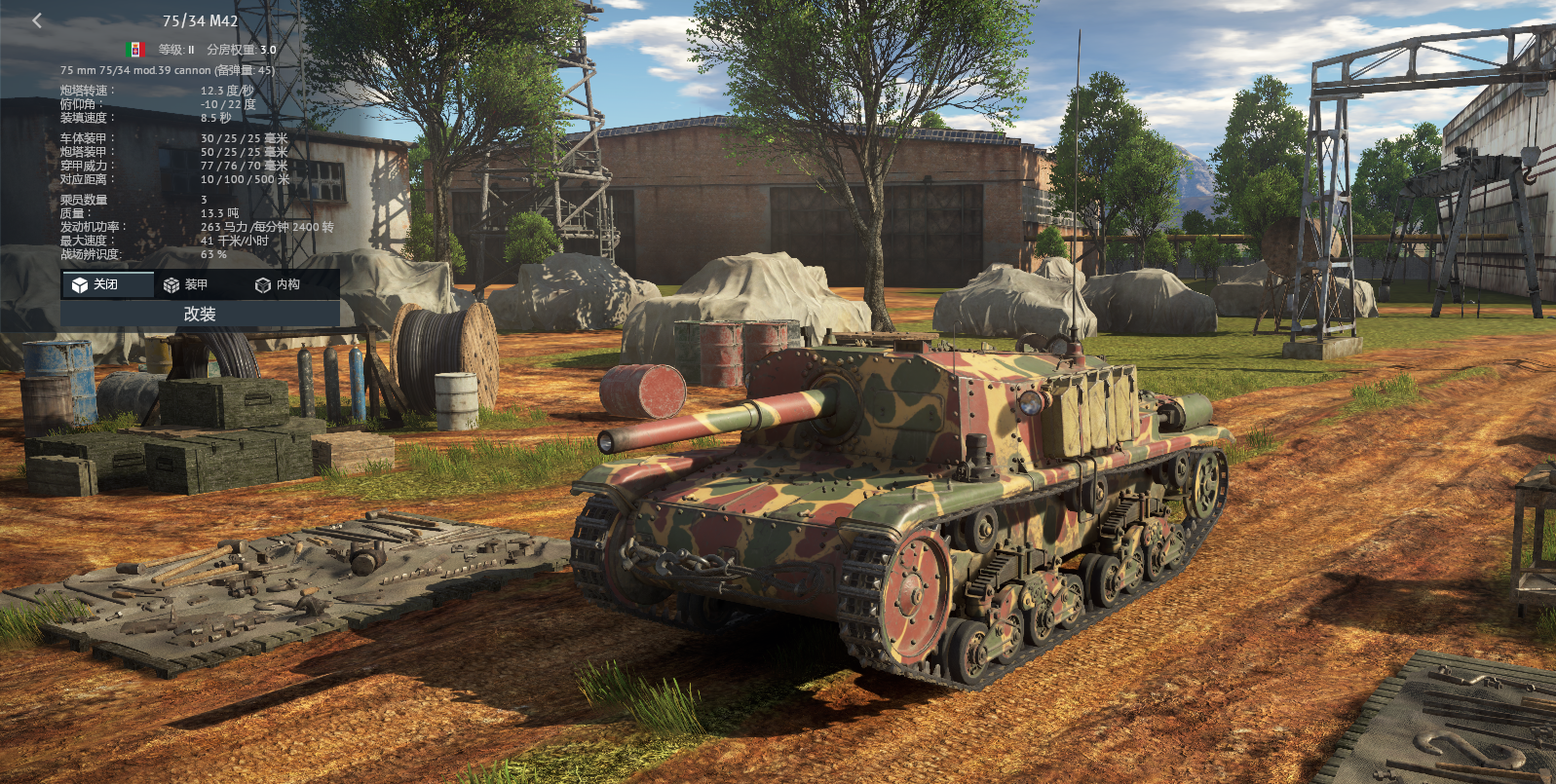Switch to the 装甲 armor view

pyautogui.click(x=186, y=284)
